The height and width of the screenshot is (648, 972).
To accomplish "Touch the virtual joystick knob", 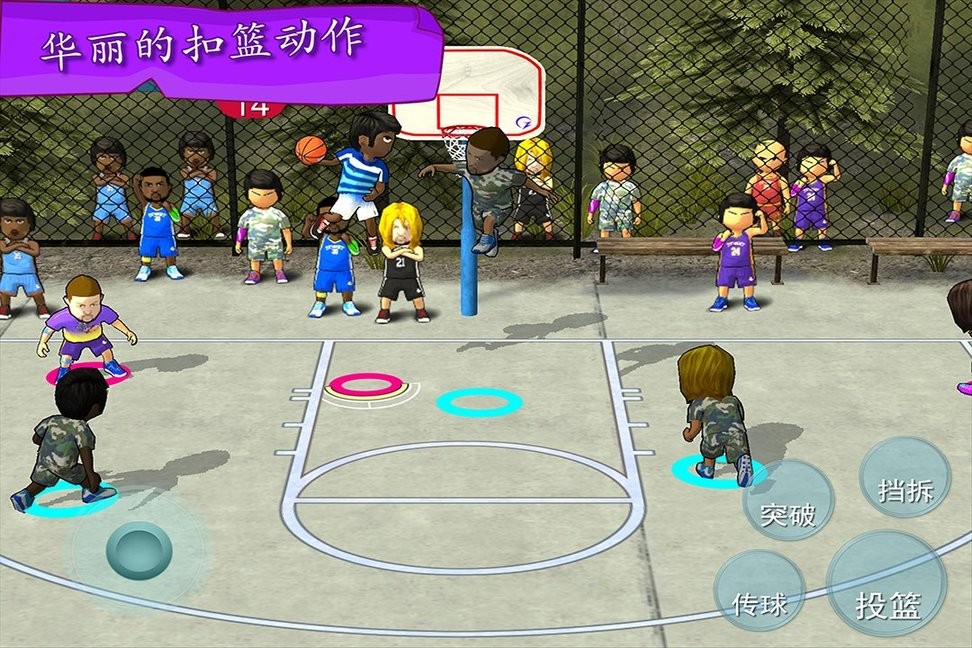I will (x=139, y=551).
